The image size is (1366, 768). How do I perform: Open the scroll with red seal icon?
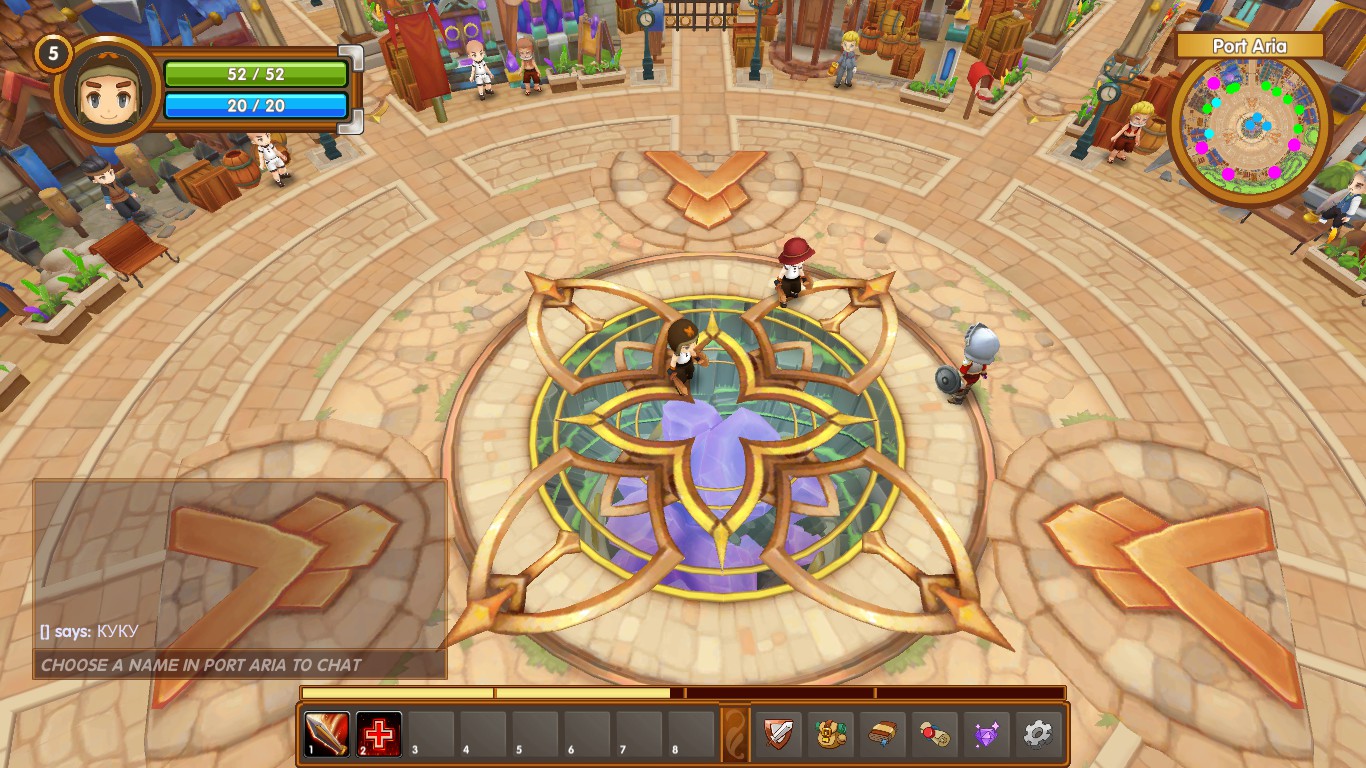tap(934, 735)
